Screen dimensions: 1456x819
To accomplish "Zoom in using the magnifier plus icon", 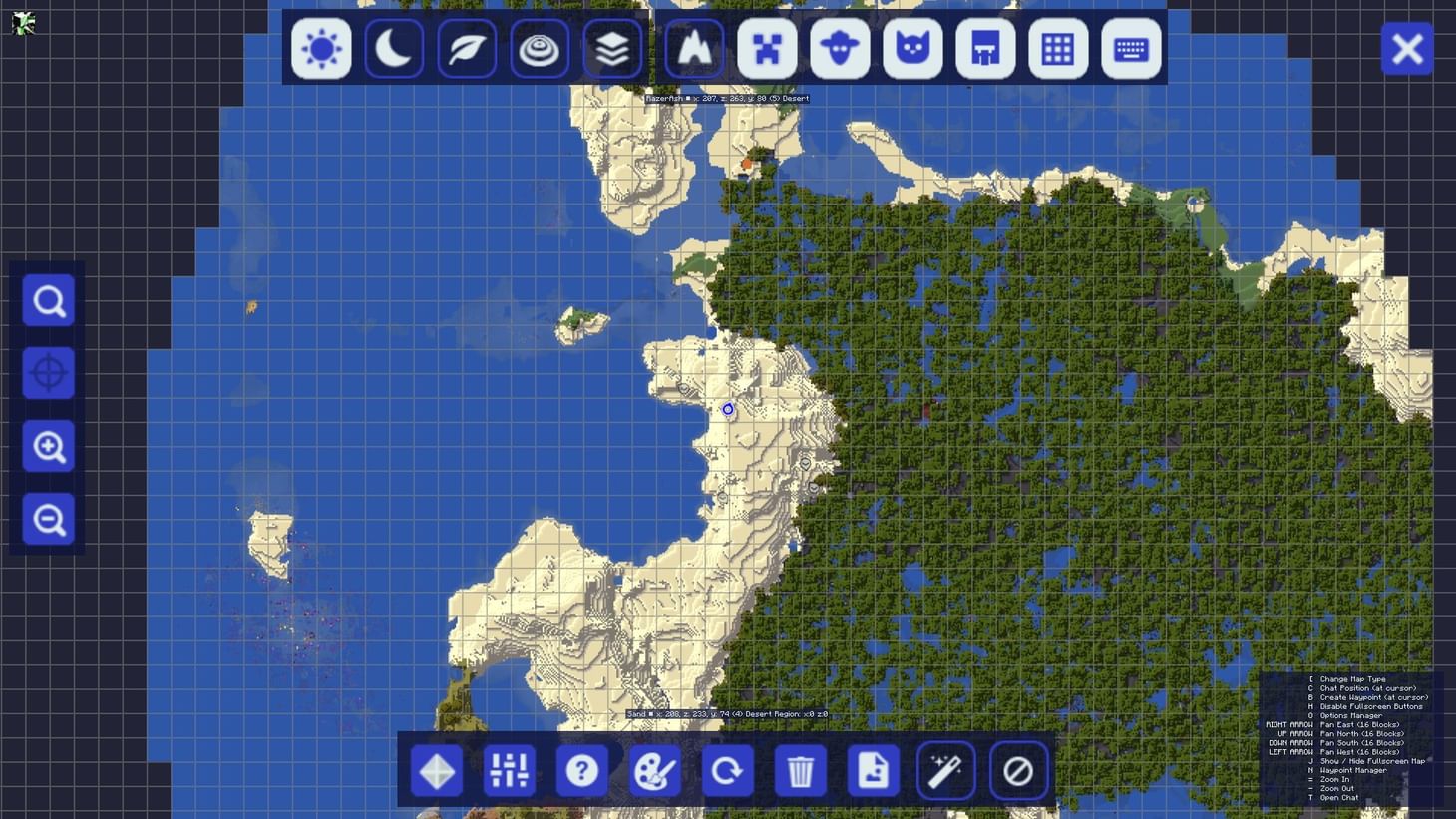I will (x=48, y=447).
